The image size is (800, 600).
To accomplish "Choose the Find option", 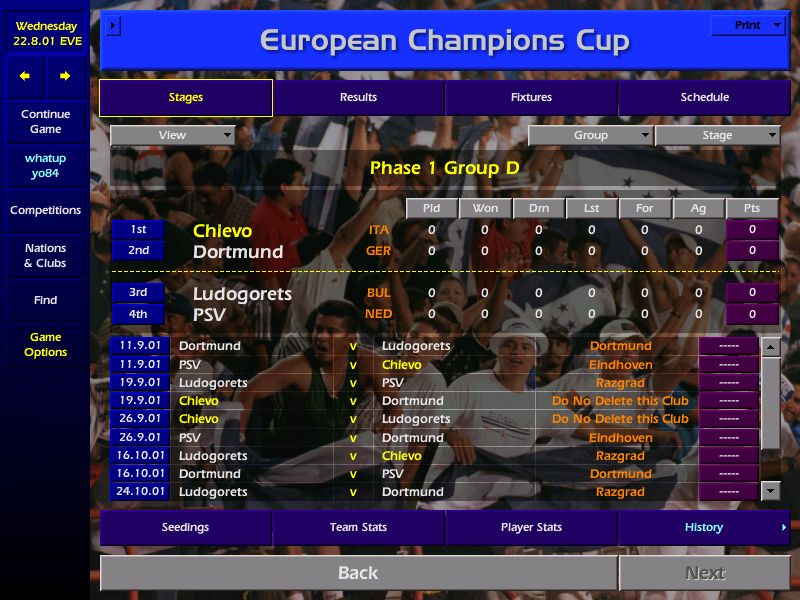I will tap(45, 300).
